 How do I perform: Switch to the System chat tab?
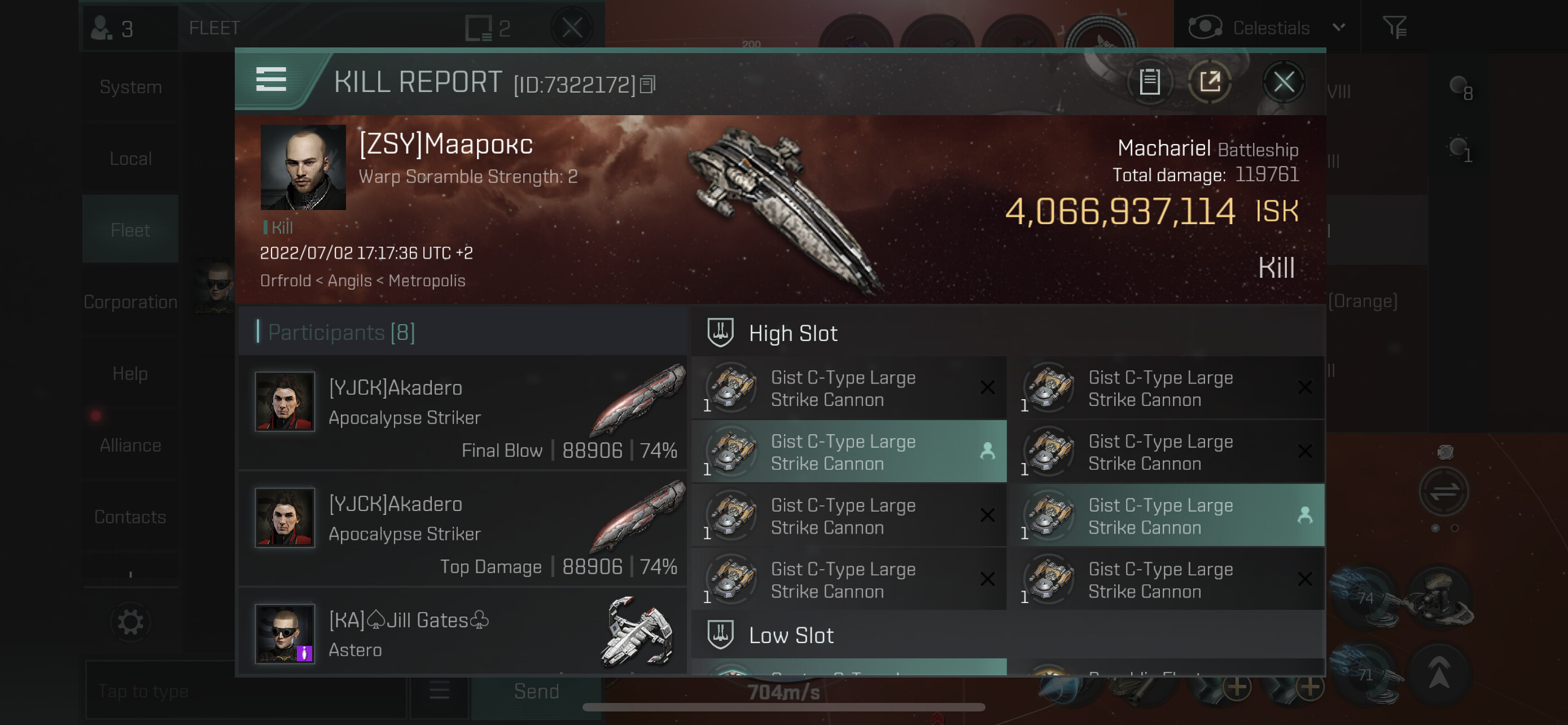tap(130, 87)
